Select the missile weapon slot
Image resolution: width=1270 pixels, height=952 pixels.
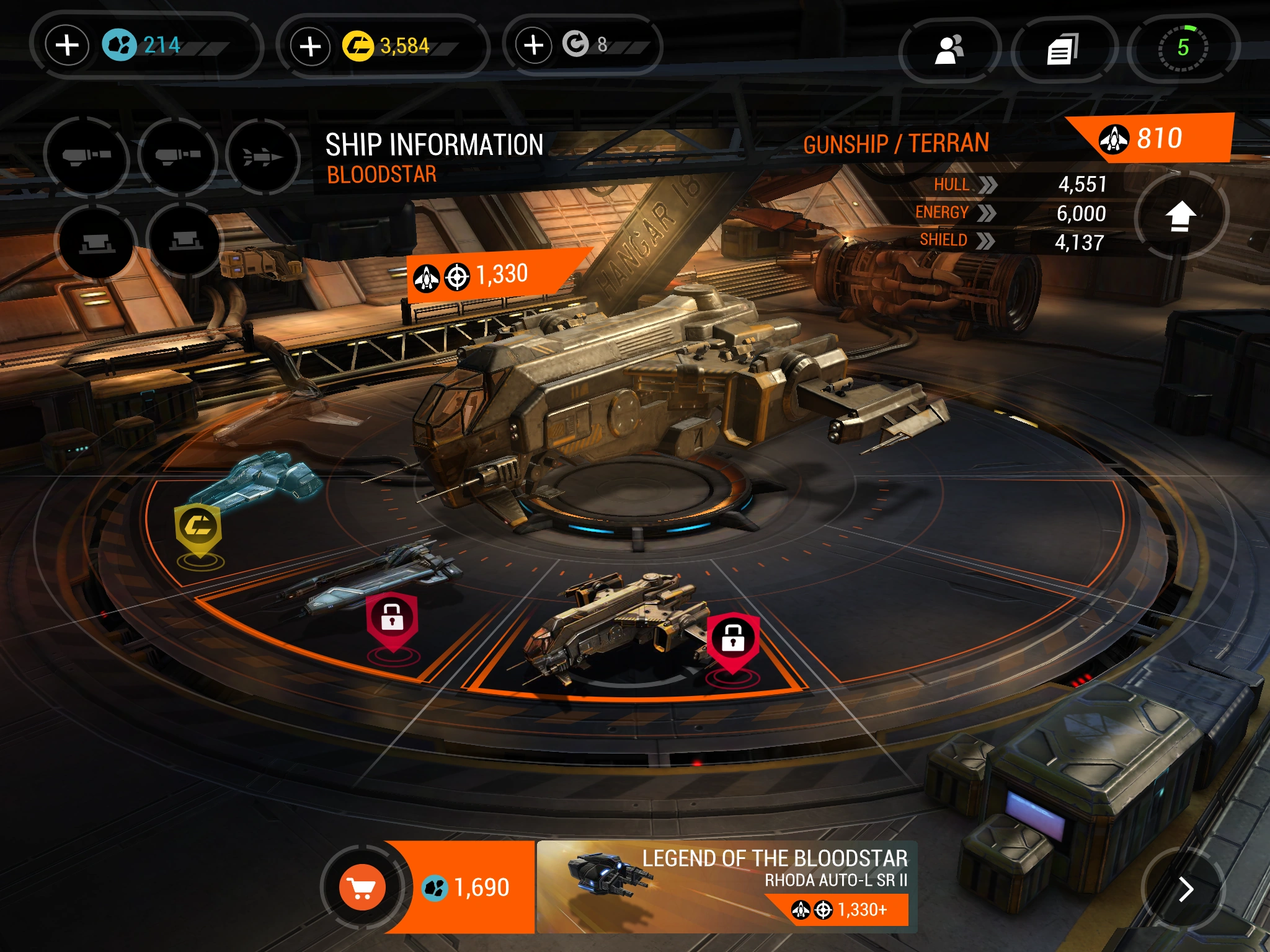click(x=262, y=157)
